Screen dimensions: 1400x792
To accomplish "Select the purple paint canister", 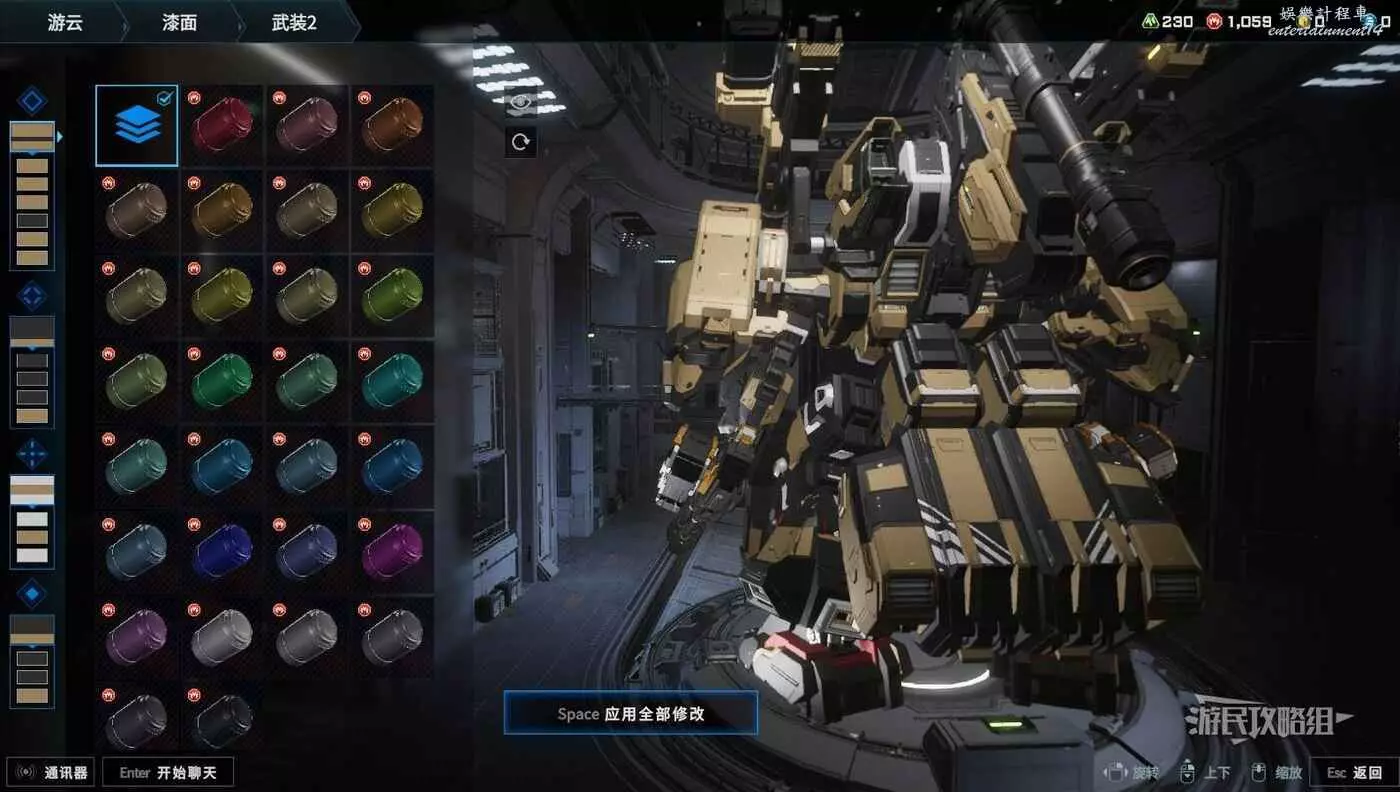I will [137, 637].
